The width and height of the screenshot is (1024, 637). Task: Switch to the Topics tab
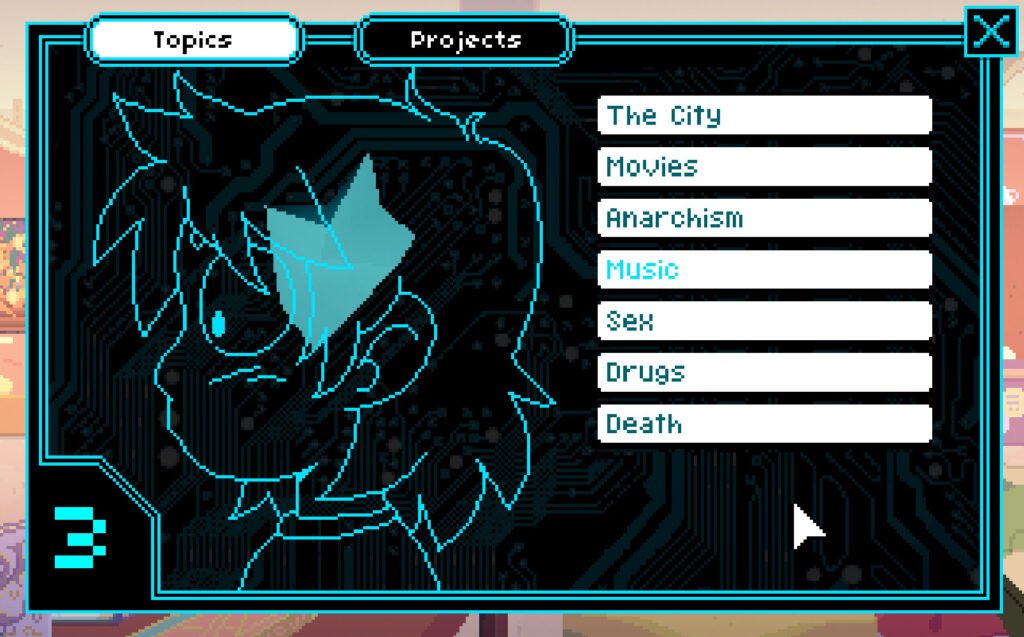194,40
